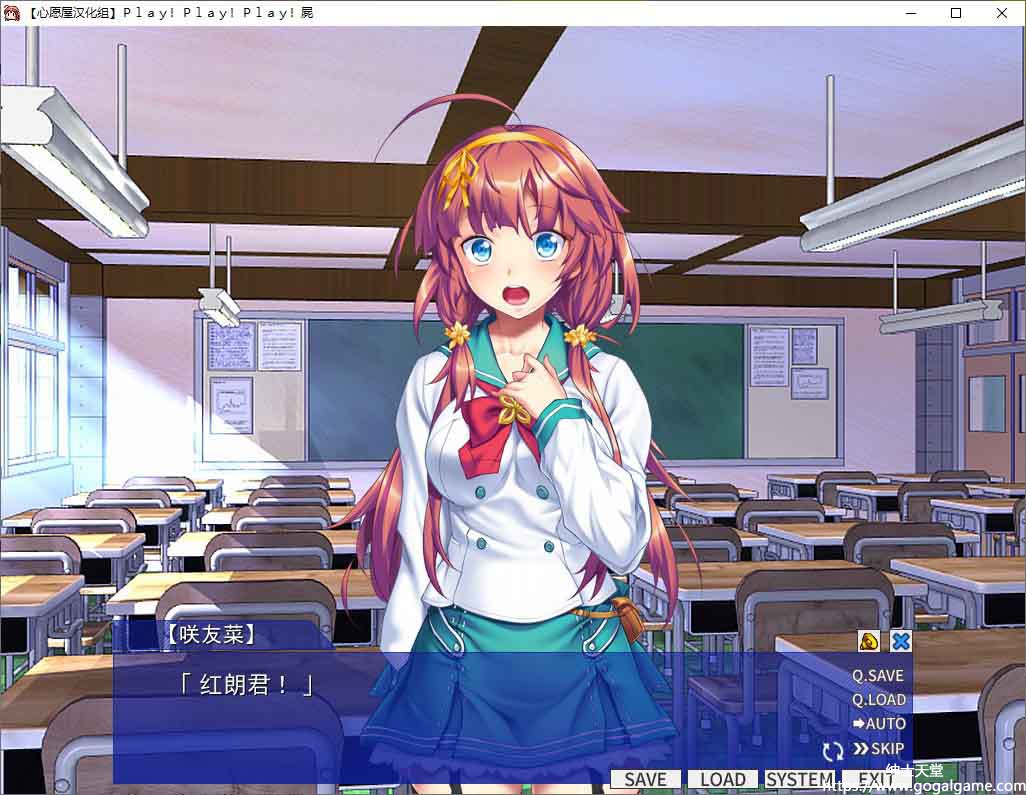Click the golden bell voice icon
The image size is (1026, 795).
(869, 642)
